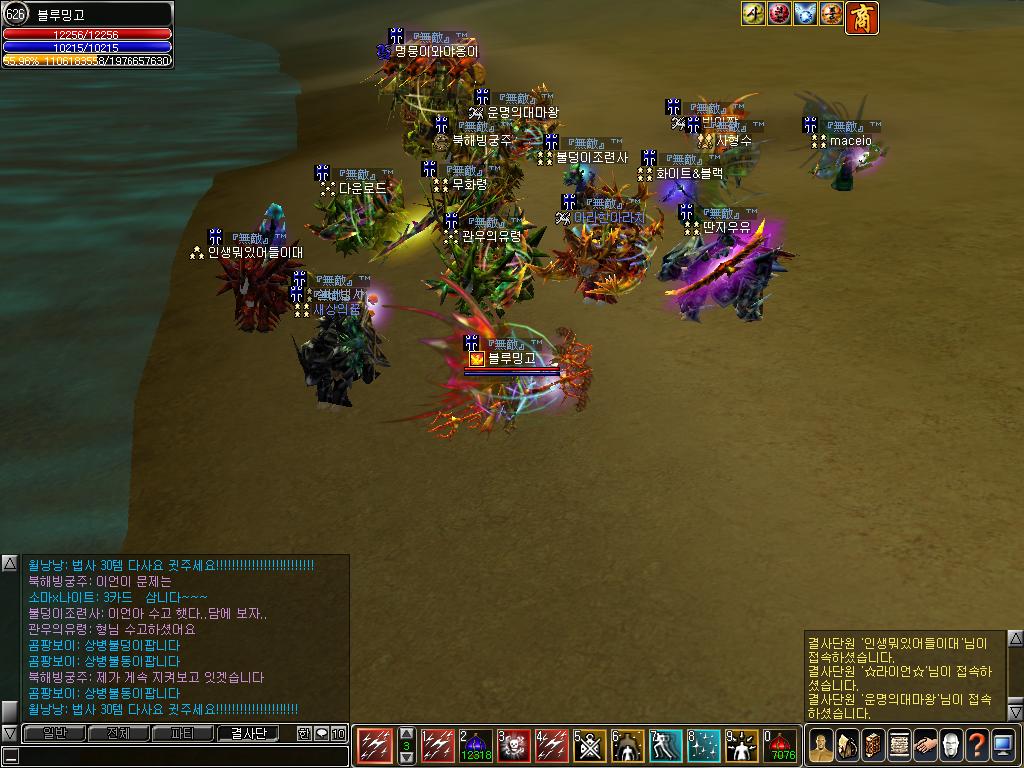Switch to the 결사단 chat tab

tap(248, 734)
